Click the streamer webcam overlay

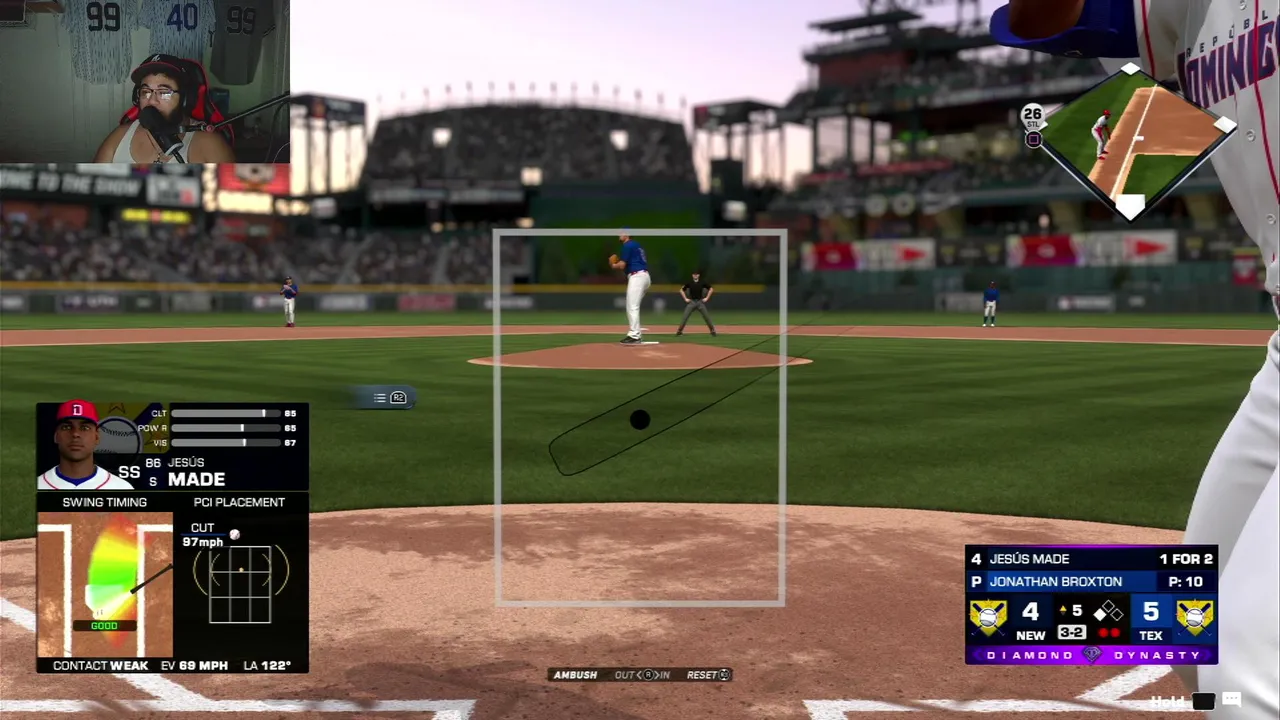point(145,82)
